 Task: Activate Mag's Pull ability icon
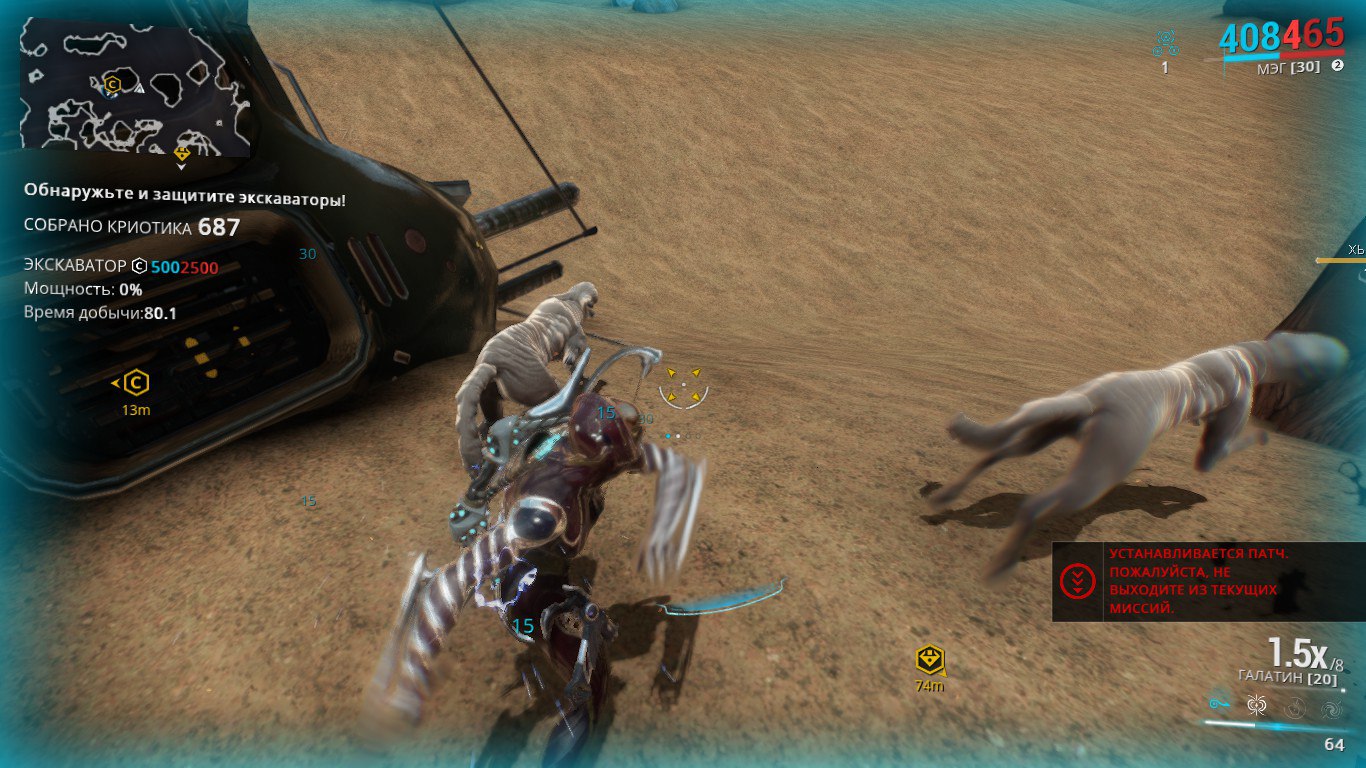pos(1221,704)
